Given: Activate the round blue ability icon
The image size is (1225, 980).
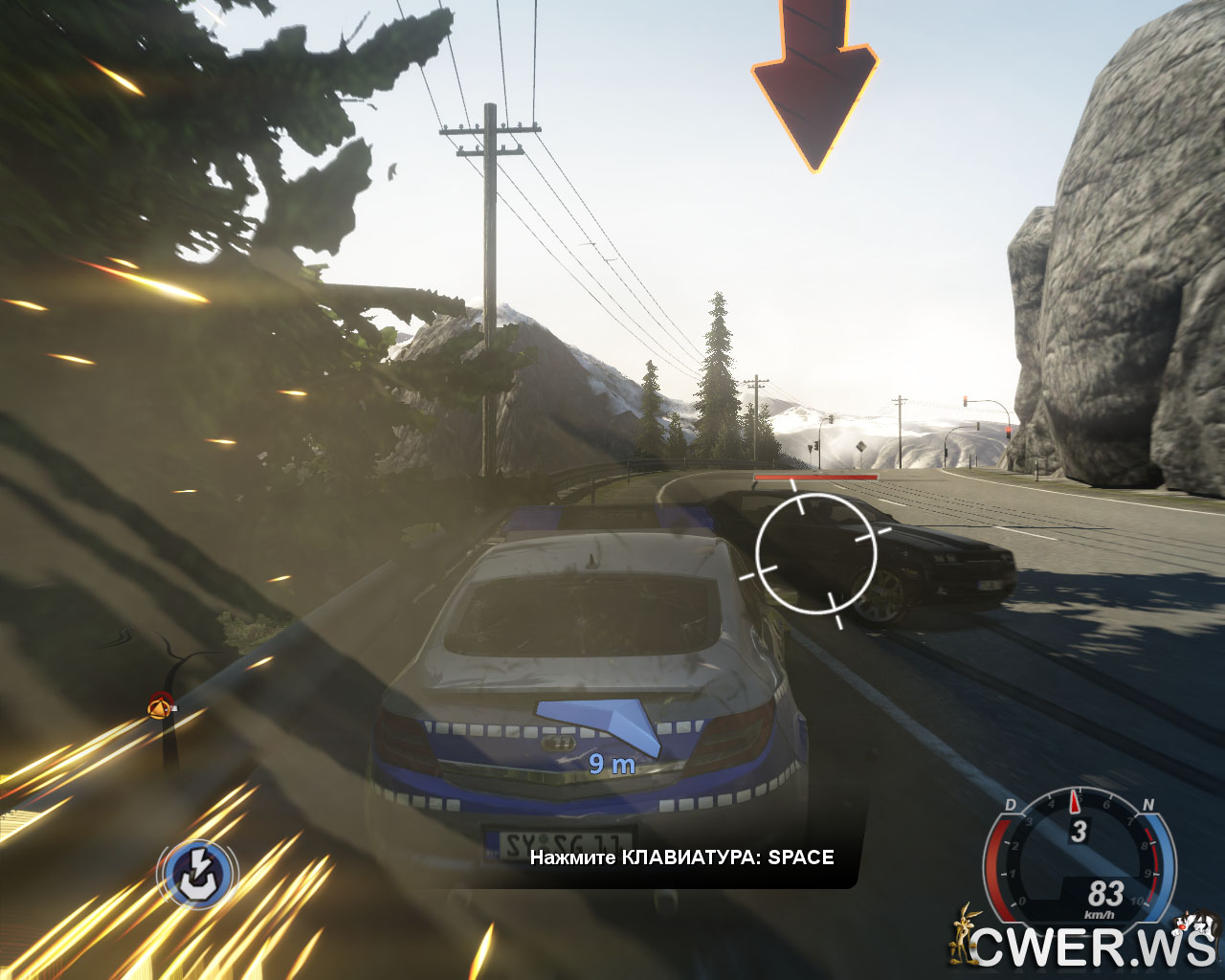Looking at the screenshot, I should coord(197,872).
